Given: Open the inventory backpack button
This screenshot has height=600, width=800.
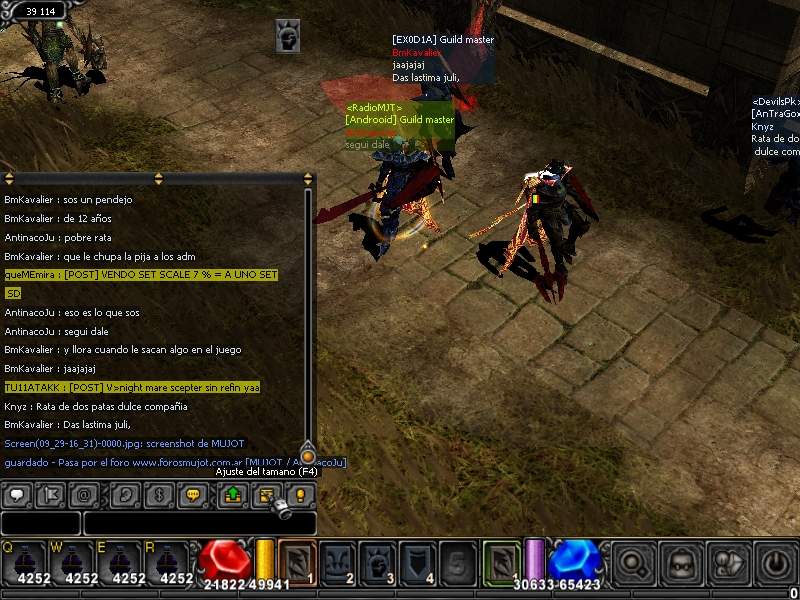Looking at the screenshot, I should [x=681, y=563].
